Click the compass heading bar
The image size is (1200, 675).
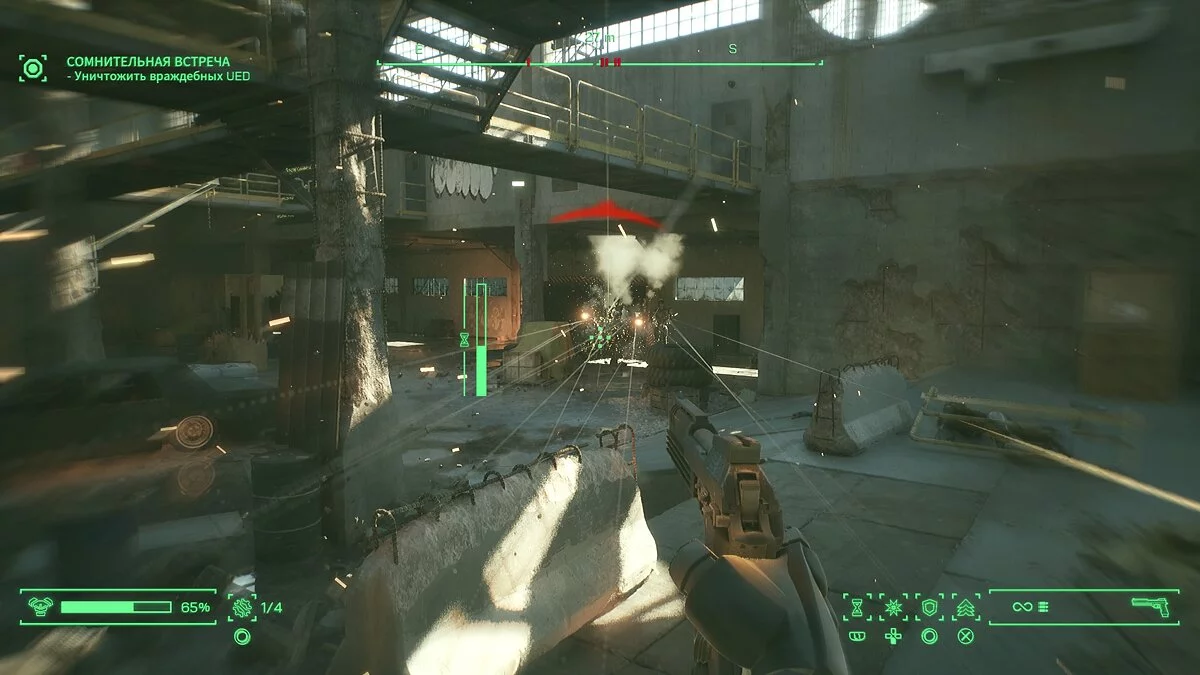600,63
